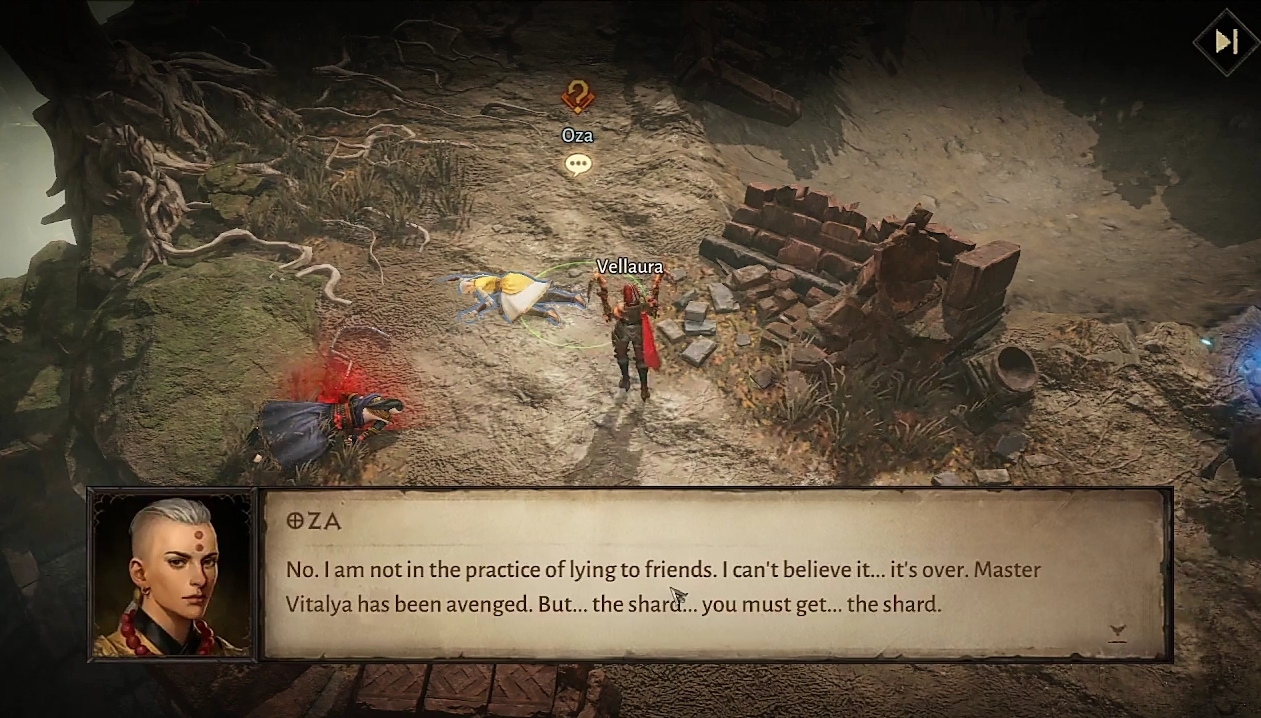This screenshot has width=1261, height=718.
Task: Skip the cutscene with the fast-forward button
Action: 1226,42
